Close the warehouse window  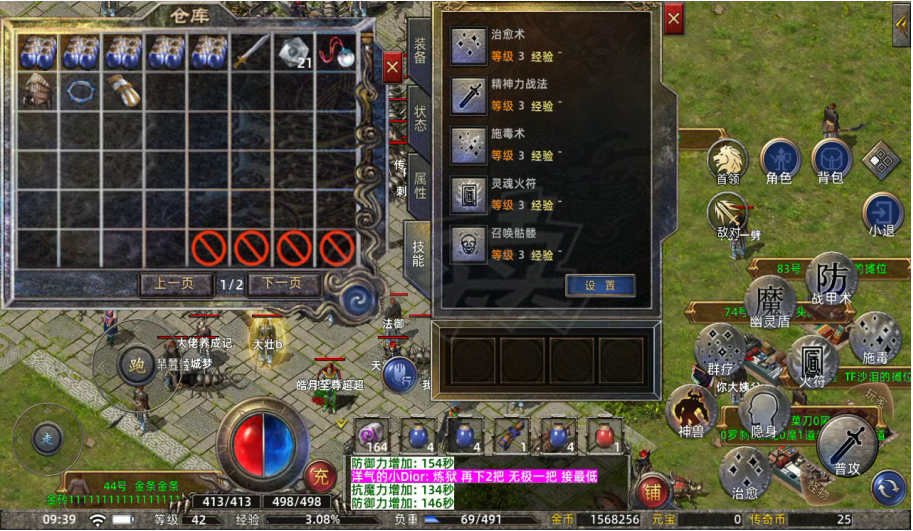(392, 66)
